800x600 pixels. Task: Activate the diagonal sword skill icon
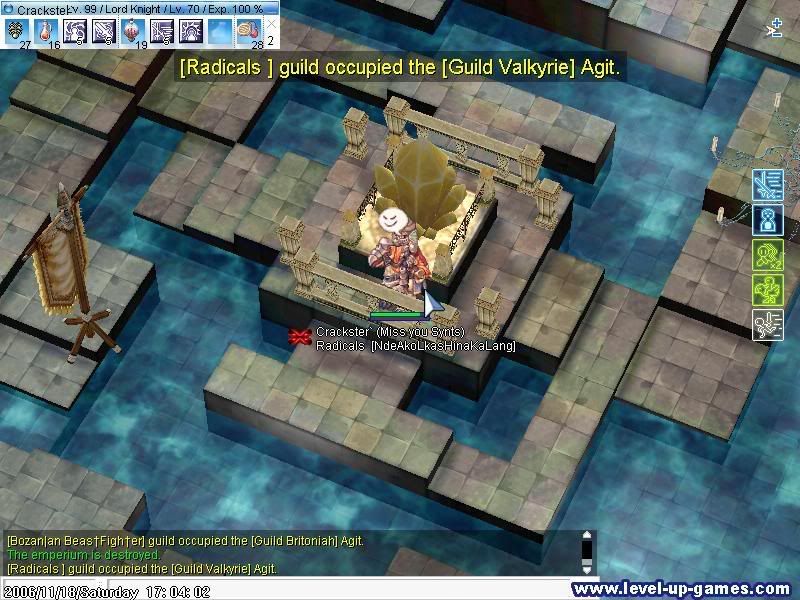[104, 31]
